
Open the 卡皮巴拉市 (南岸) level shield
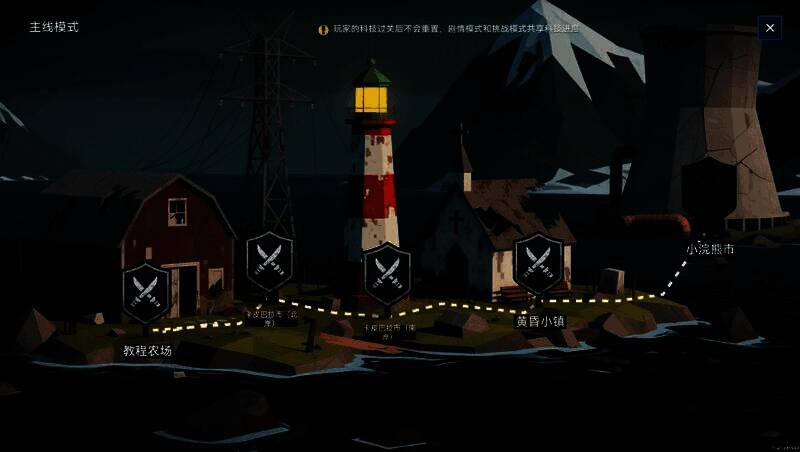pos(386,271)
